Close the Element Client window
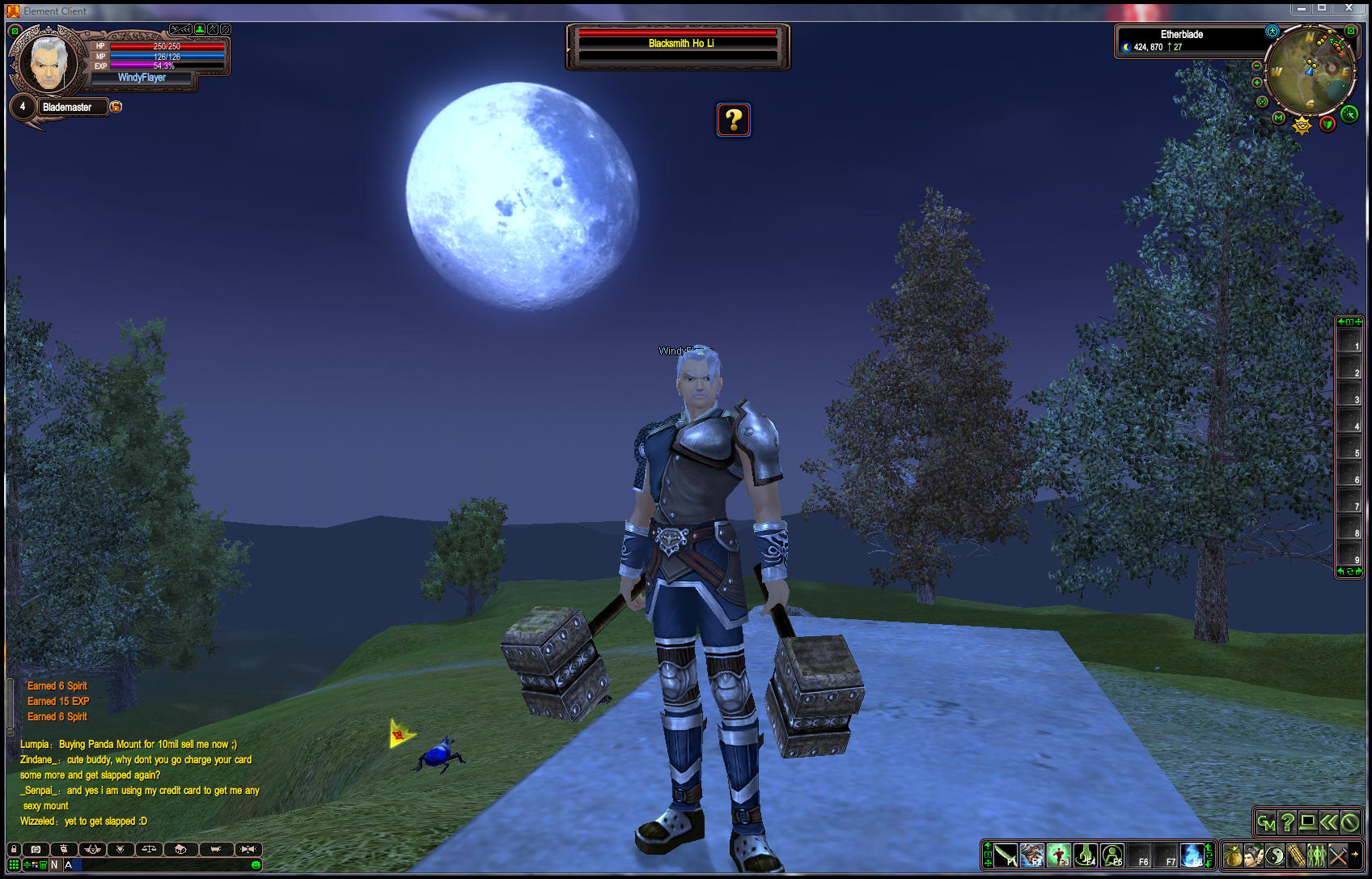Viewport: 1372px width, 879px height. pos(1349,8)
